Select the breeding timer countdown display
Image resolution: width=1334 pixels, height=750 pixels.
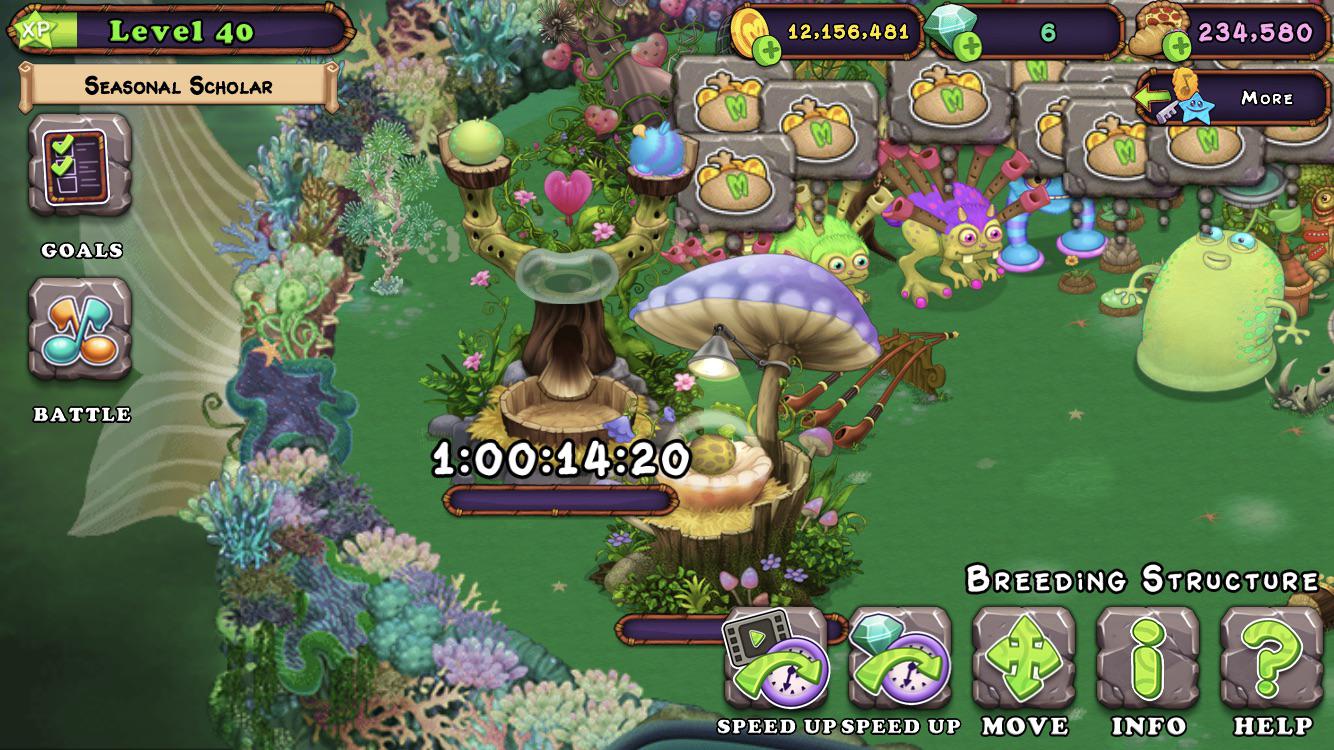(561, 460)
